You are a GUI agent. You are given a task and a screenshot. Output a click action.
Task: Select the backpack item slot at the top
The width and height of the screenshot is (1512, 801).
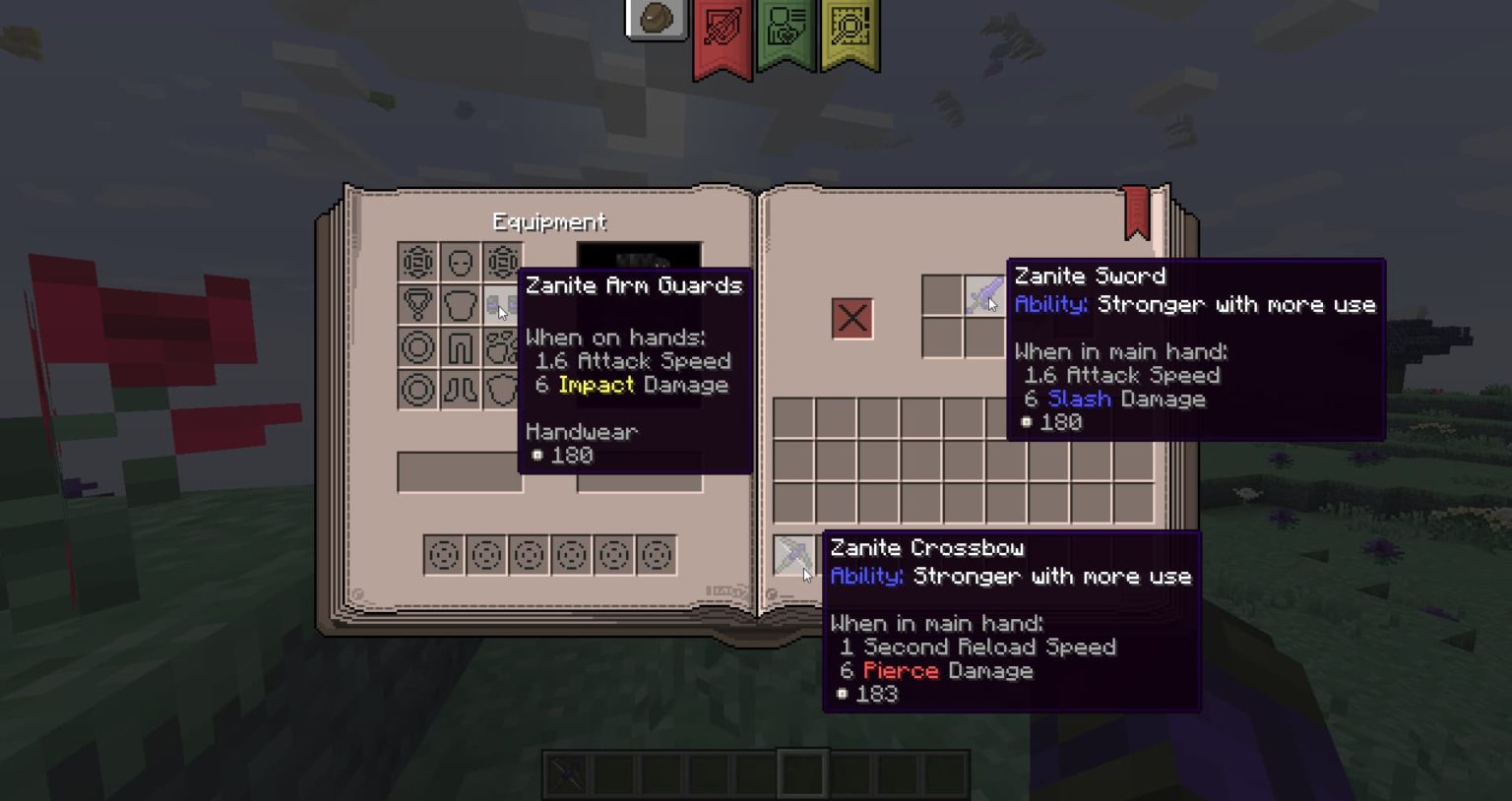(657, 16)
